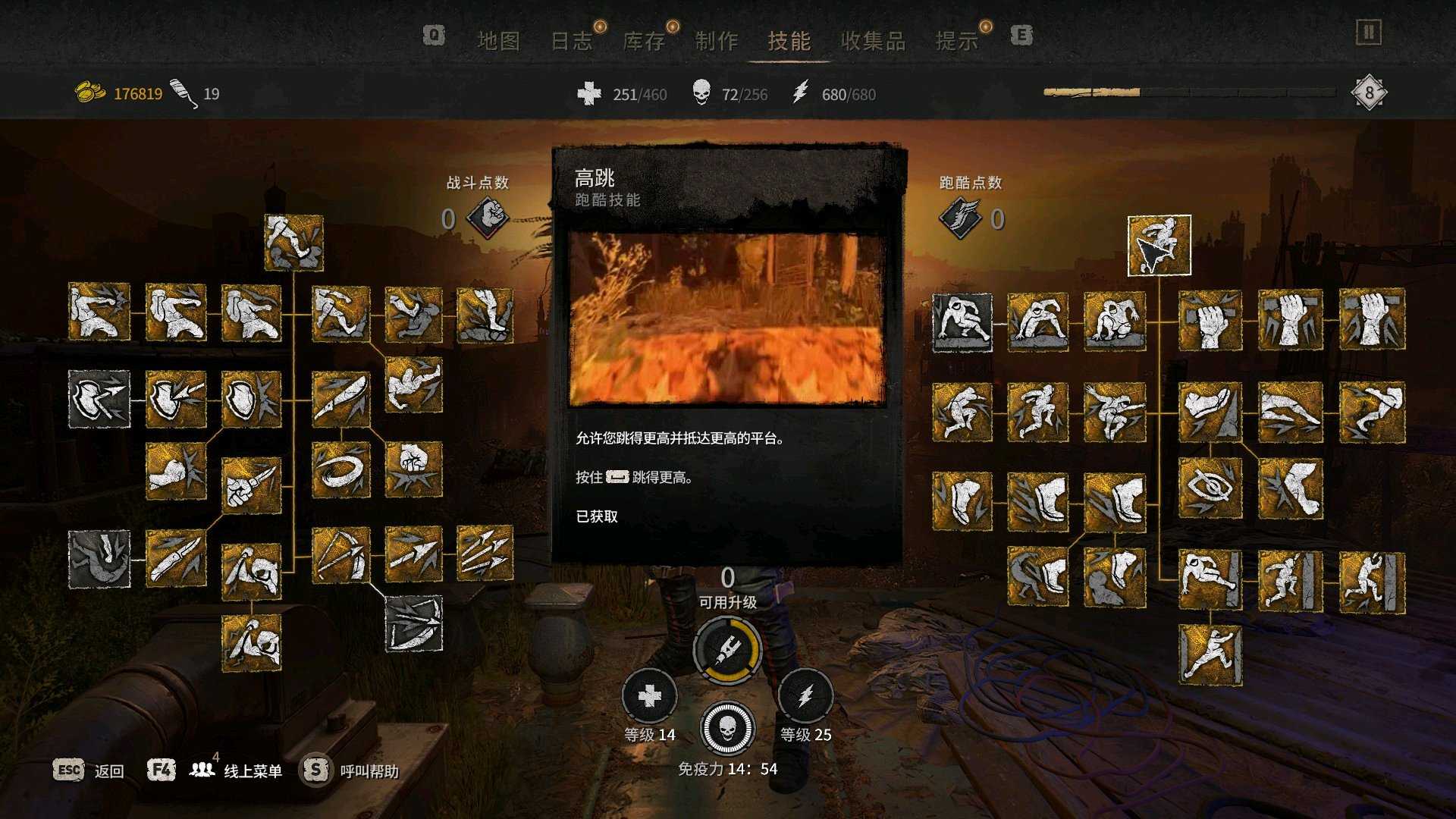Click the health cross icon showing 251/460
This screenshot has width=1456, height=819.
pos(590,94)
